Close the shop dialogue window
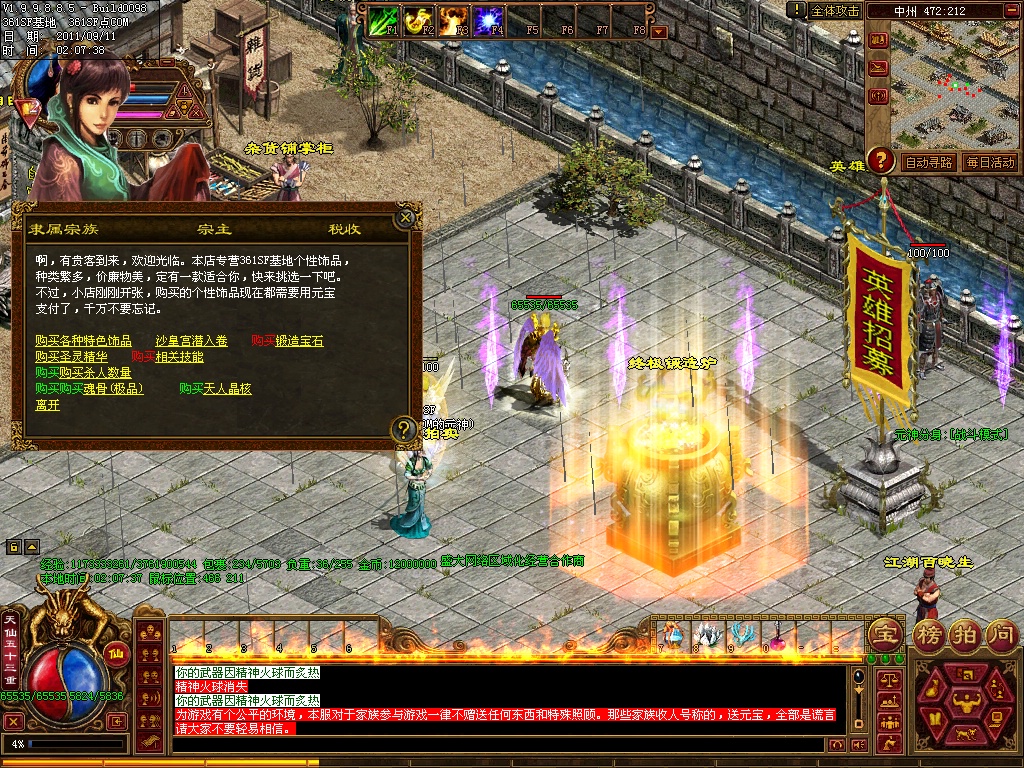 click(406, 216)
